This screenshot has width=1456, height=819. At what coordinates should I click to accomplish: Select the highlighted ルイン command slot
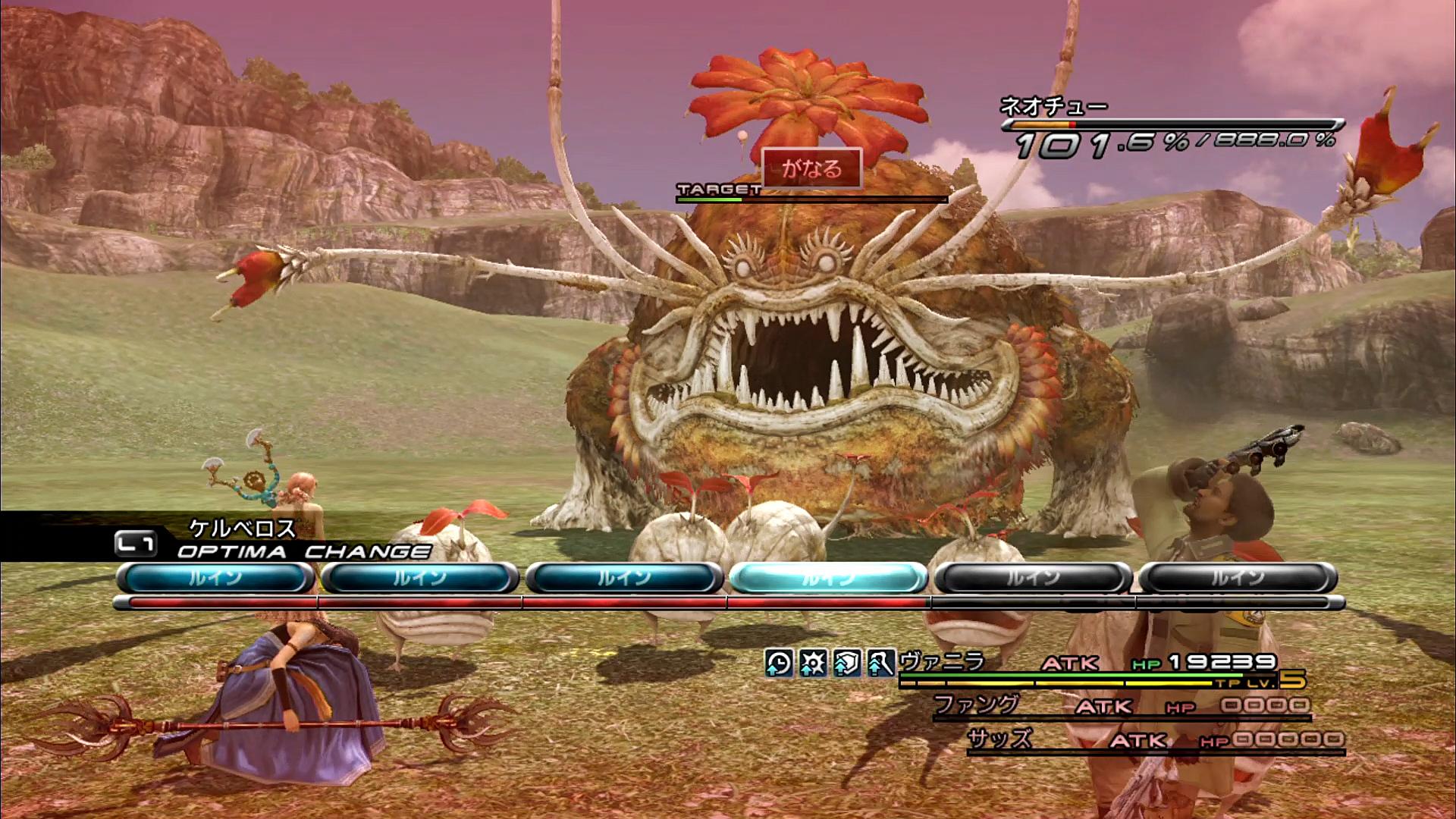pyautogui.click(x=828, y=579)
